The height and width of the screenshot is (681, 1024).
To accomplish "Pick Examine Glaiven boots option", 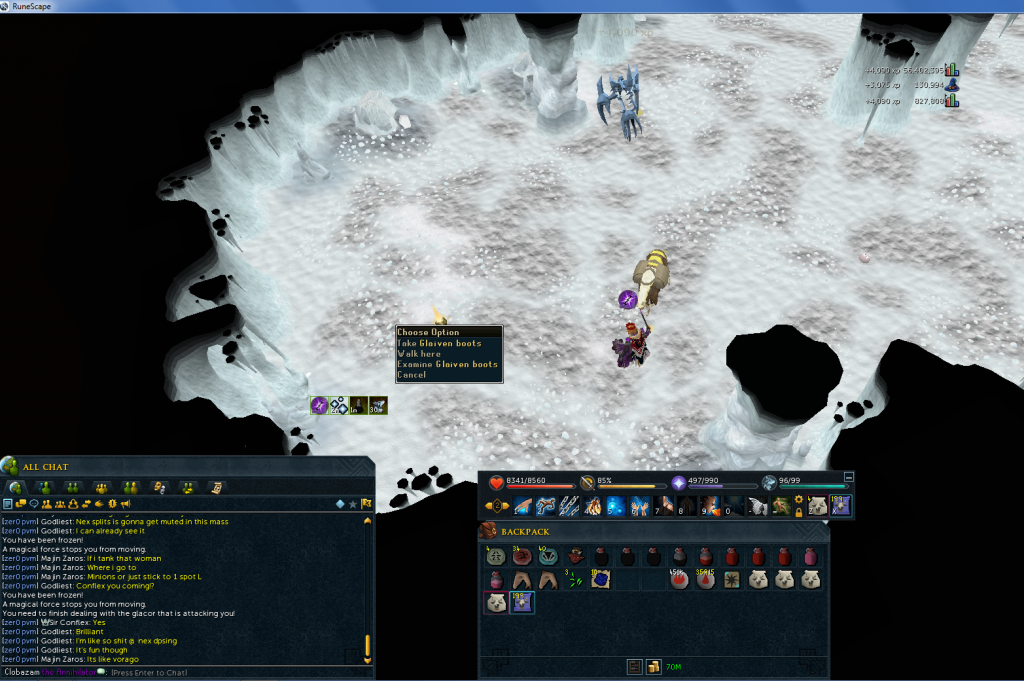I will pos(447,365).
